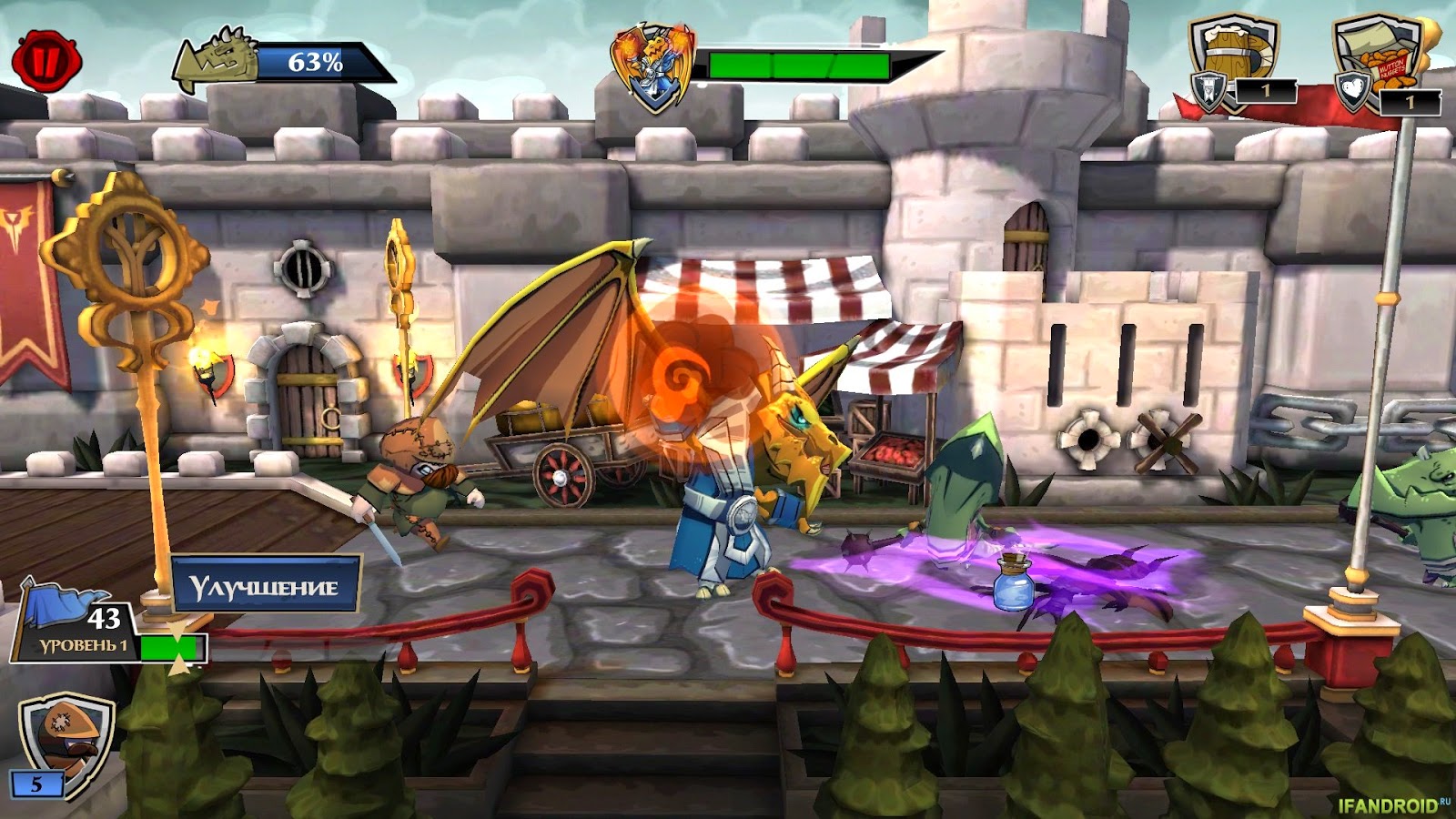Viewport: 1456px width, 819px height.
Task: Use the barrel item with castle shield
Action: [x=1234, y=60]
